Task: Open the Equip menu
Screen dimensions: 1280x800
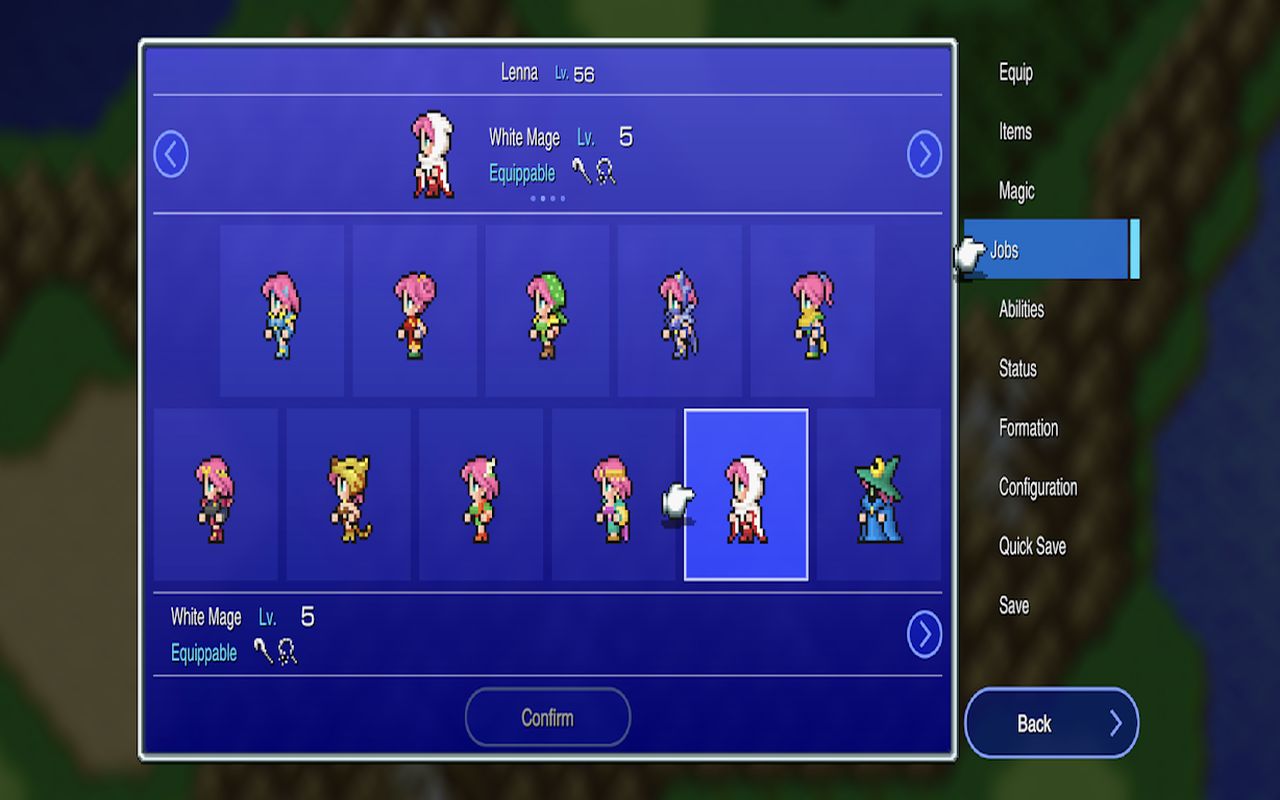Action: [x=1016, y=73]
